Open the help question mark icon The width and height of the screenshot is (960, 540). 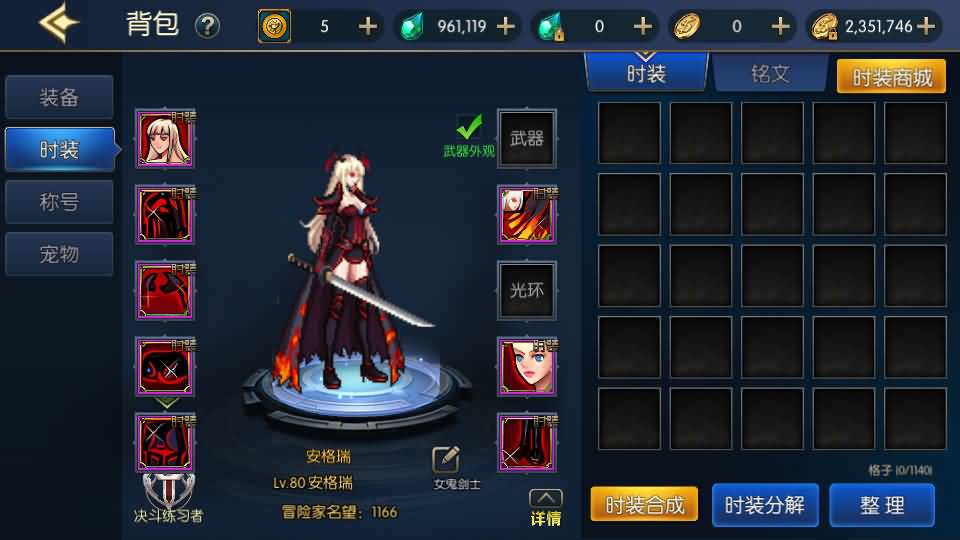coord(207,26)
